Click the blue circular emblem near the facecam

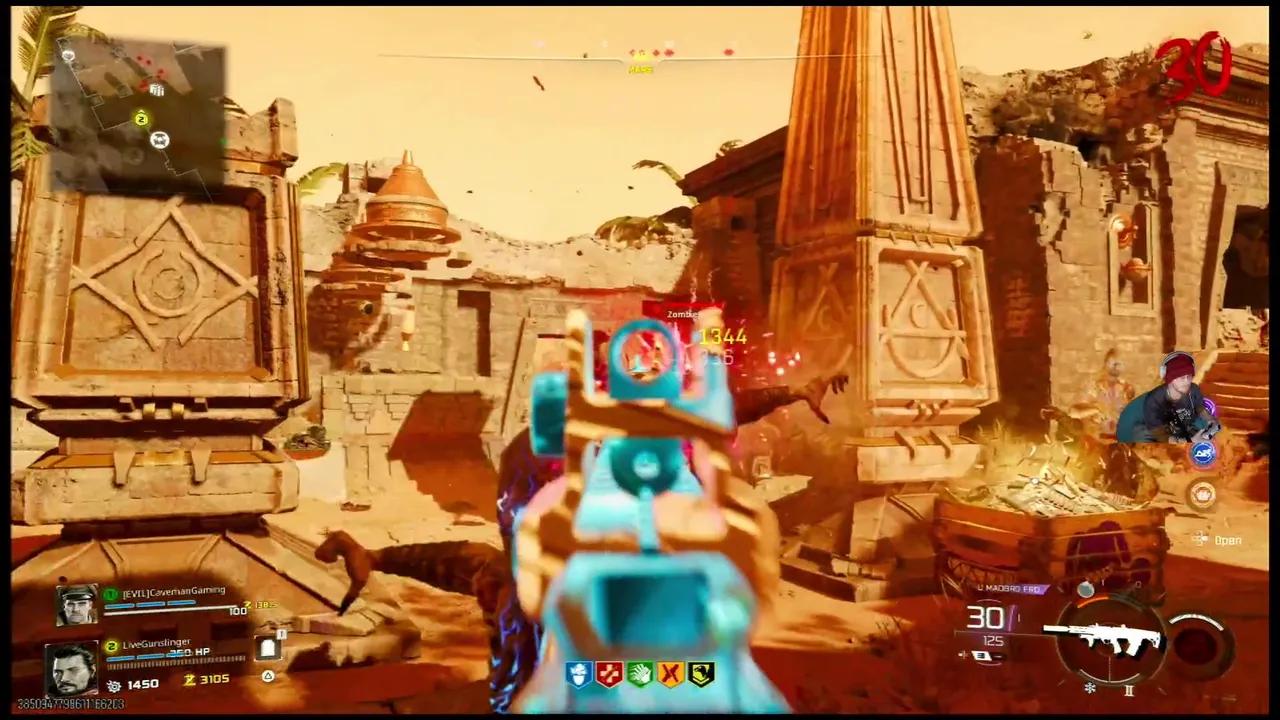coord(1203,452)
